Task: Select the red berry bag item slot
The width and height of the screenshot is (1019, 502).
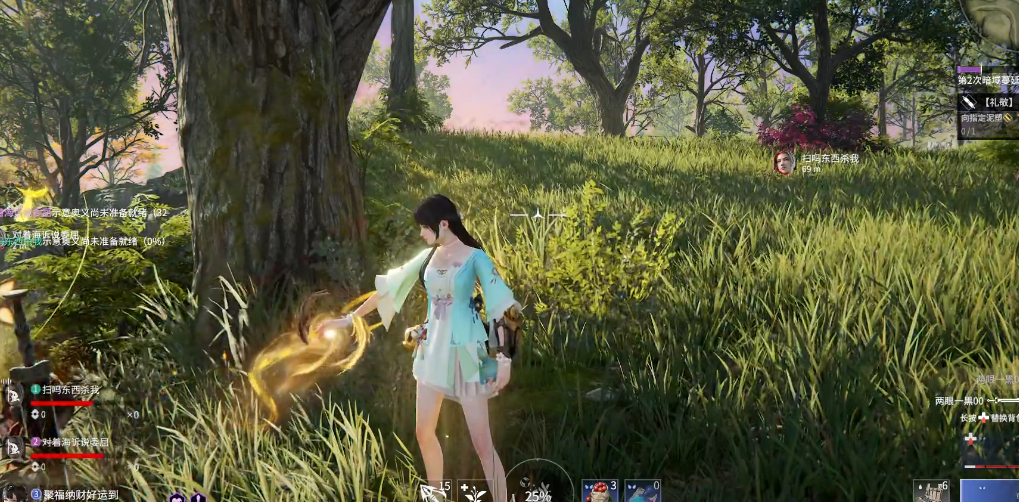Action: point(599,491)
